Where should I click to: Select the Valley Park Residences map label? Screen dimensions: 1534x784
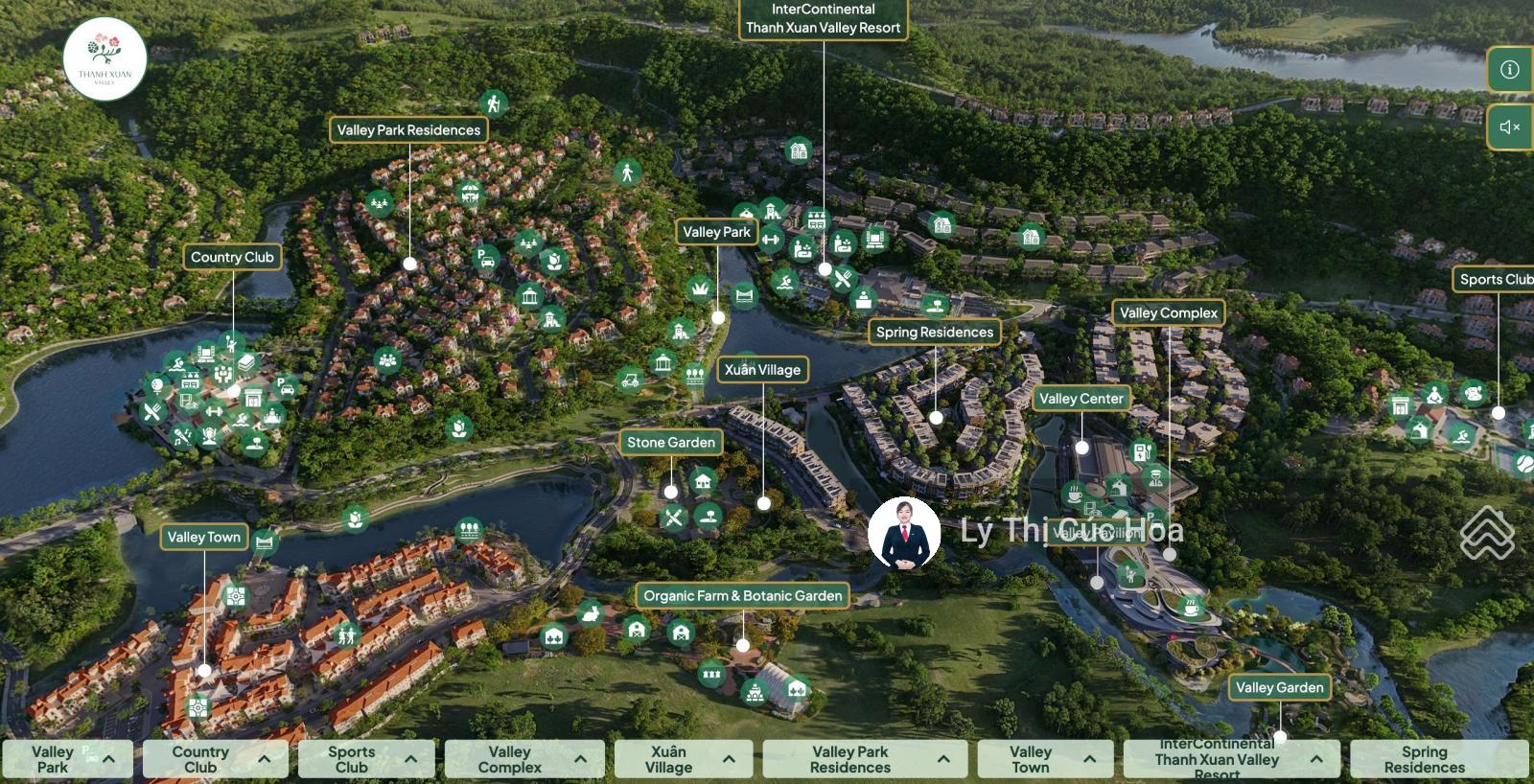coord(408,130)
